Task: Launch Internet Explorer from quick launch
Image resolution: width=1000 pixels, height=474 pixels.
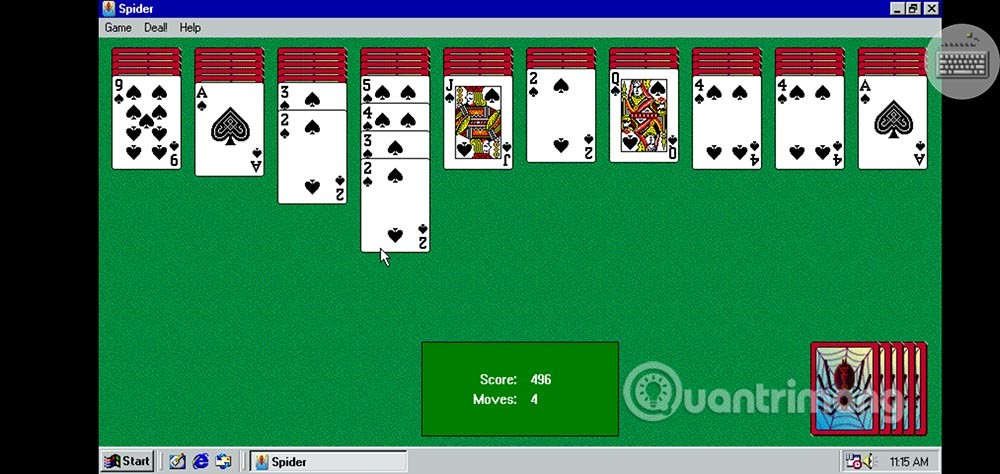Action: (200, 461)
